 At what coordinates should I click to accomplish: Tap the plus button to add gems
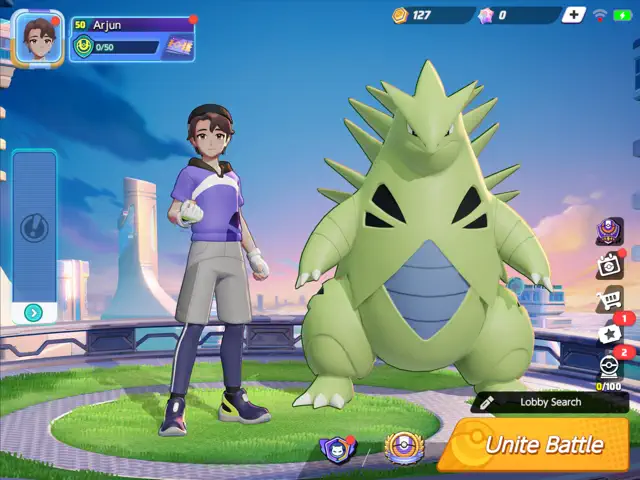pyautogui.click(x=573, y=15)
